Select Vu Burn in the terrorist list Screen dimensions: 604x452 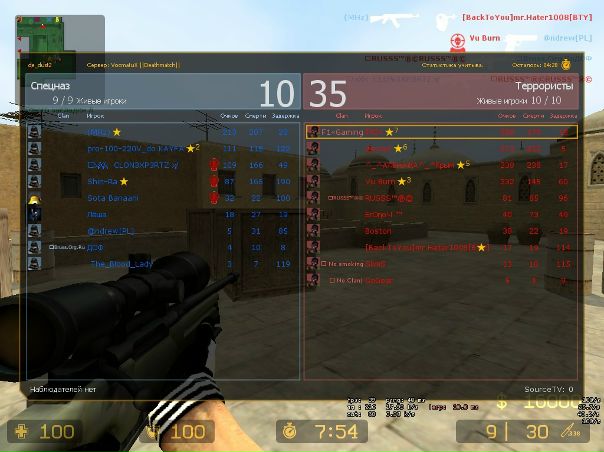pyautogui.click(x=440, y=181)
